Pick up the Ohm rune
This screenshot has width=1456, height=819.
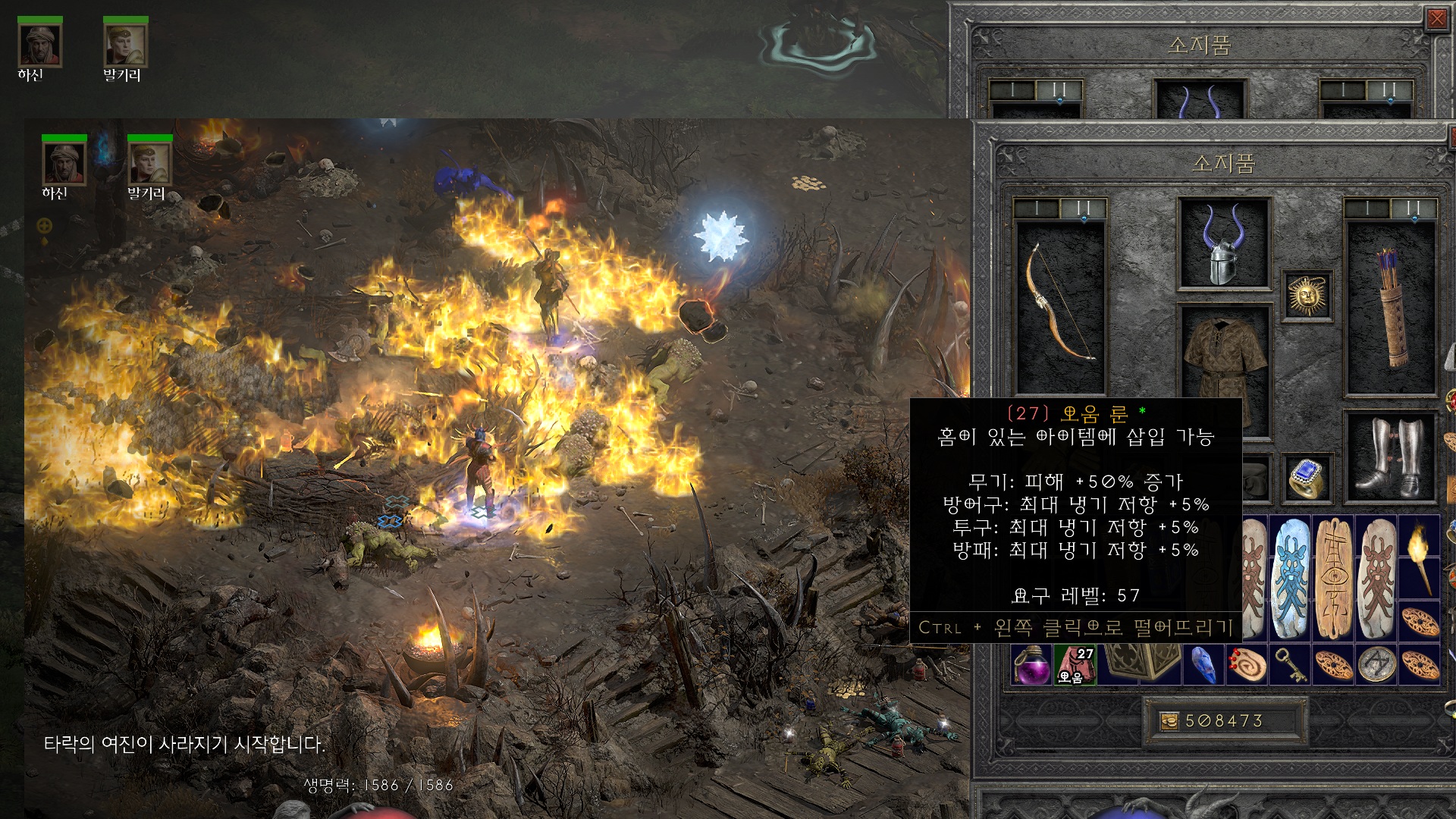coord(1075,664)
